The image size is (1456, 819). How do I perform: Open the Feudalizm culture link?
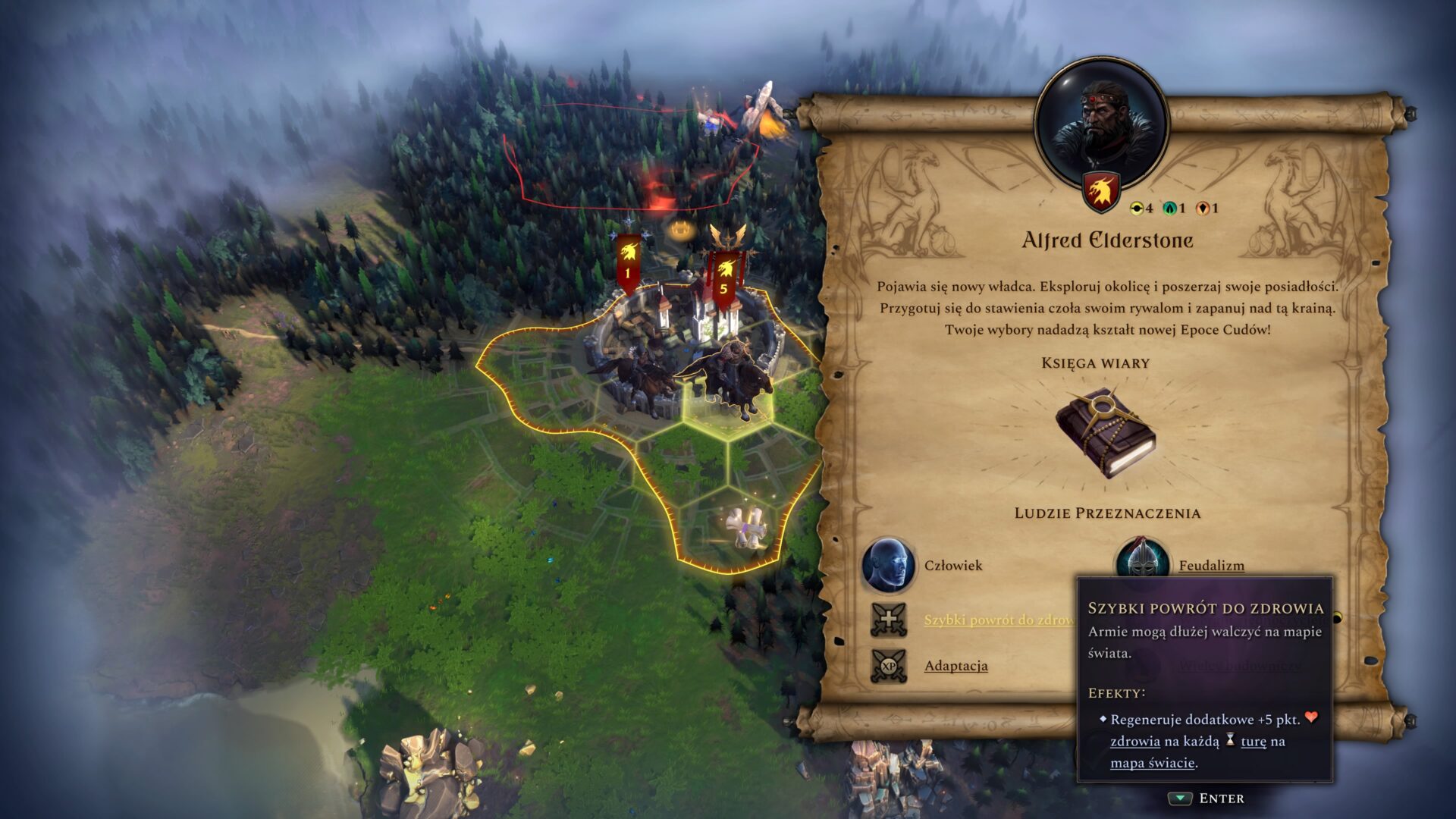(1211, 566)
